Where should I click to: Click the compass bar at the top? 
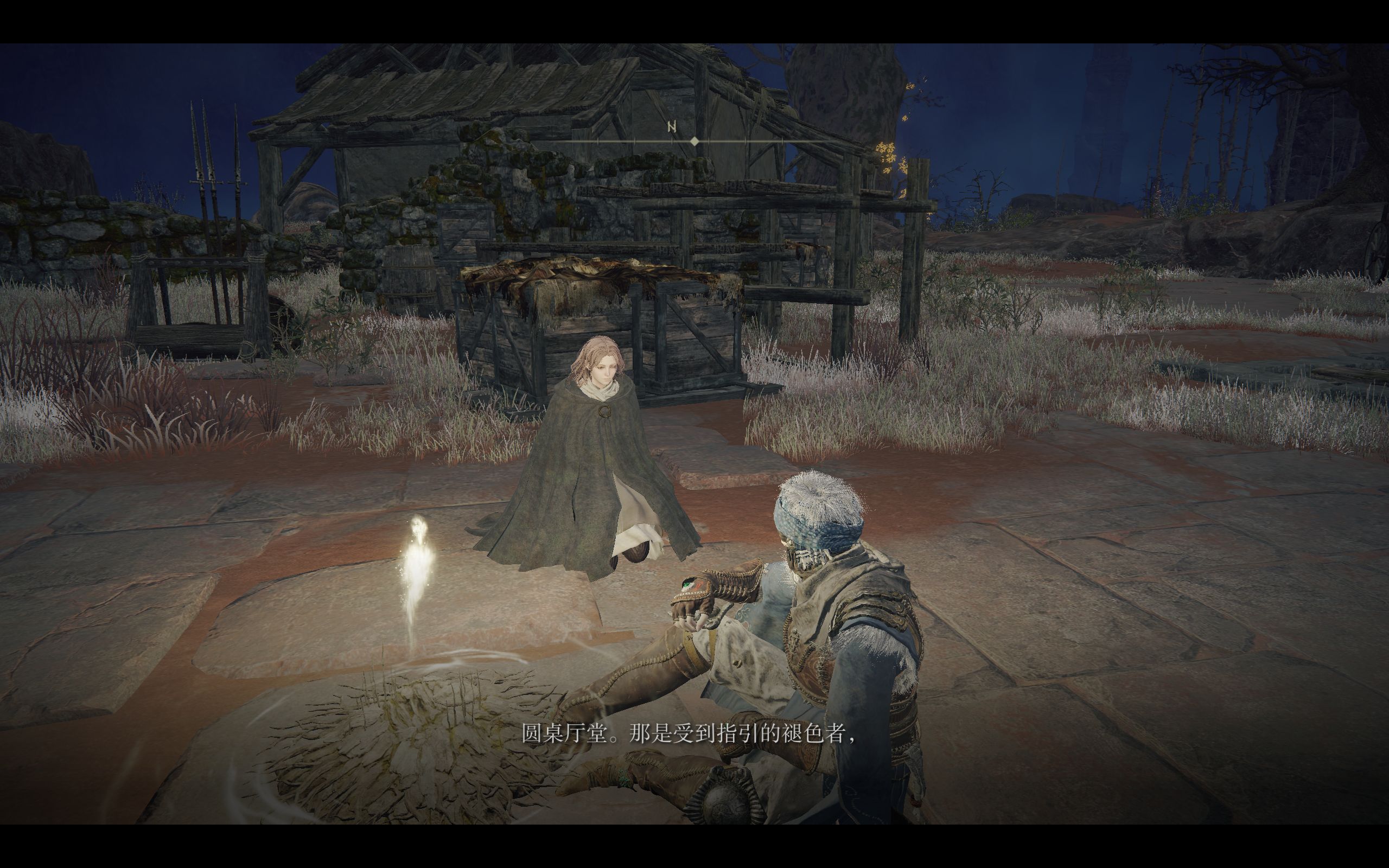[x=694, y=140]
